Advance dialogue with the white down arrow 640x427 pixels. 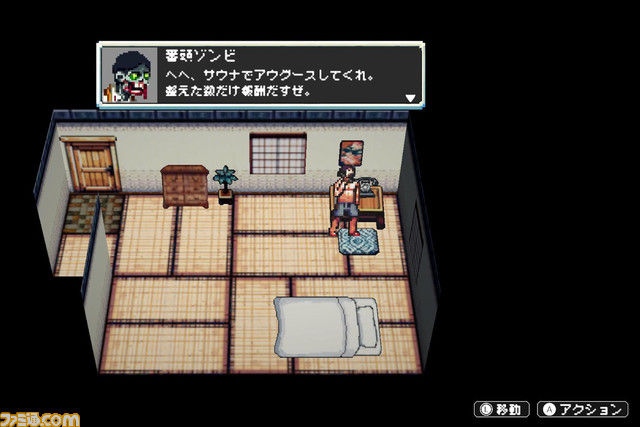click(x=409, y=98)
